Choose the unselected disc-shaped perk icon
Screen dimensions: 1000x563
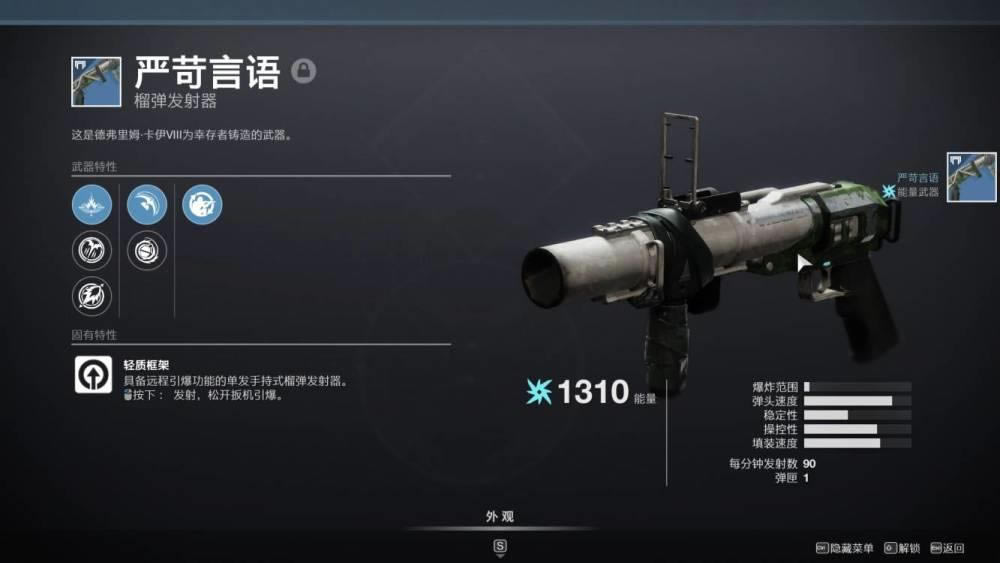147,250
